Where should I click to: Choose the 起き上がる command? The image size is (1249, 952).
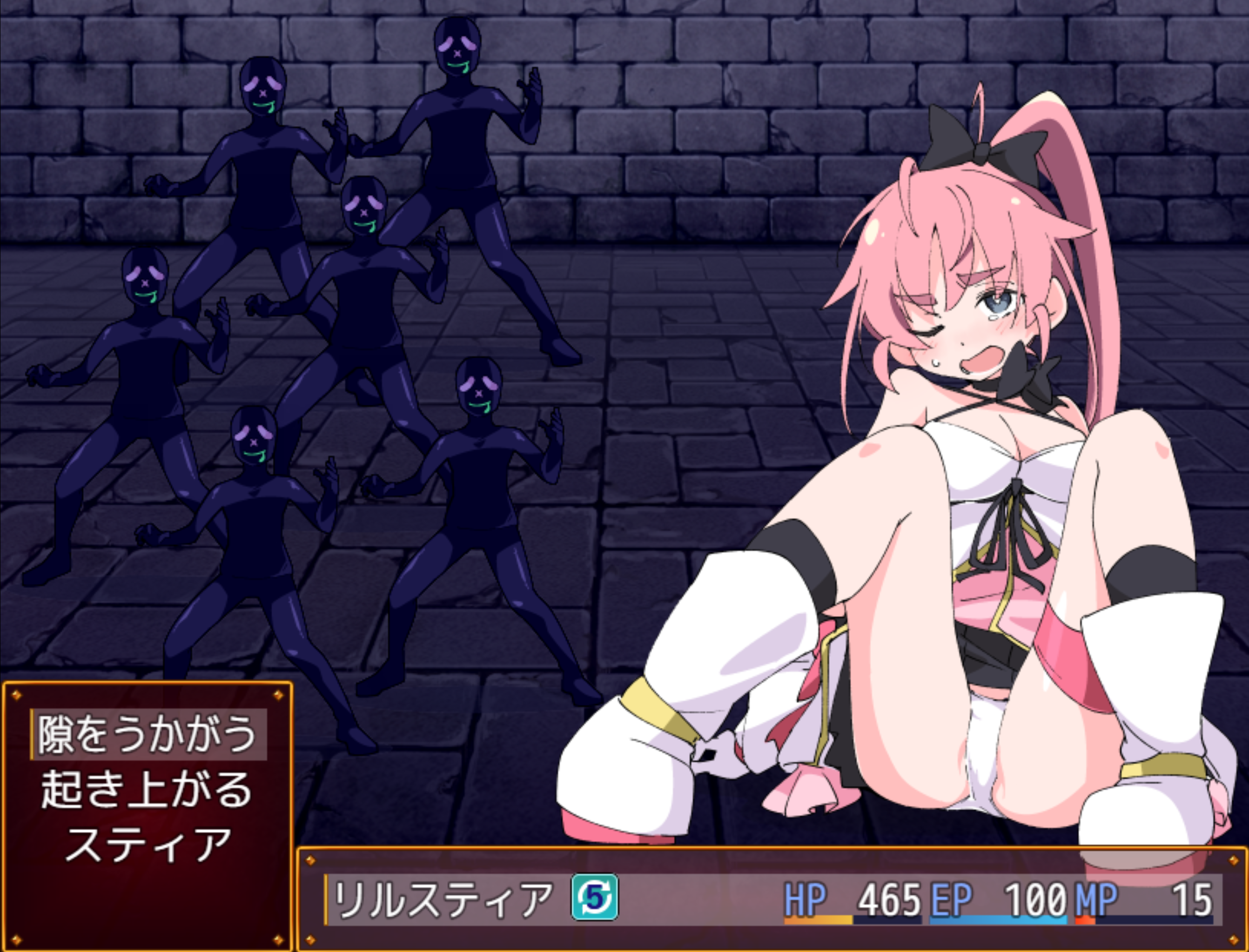(x=148, y=789)
